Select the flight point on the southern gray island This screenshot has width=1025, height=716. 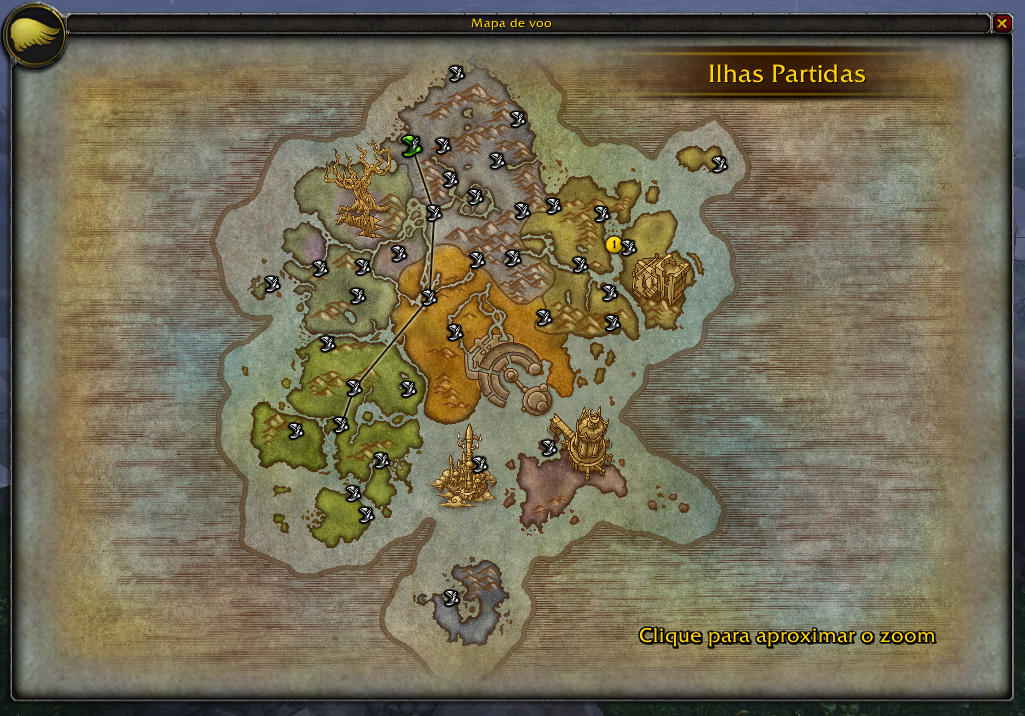(451, 598)
